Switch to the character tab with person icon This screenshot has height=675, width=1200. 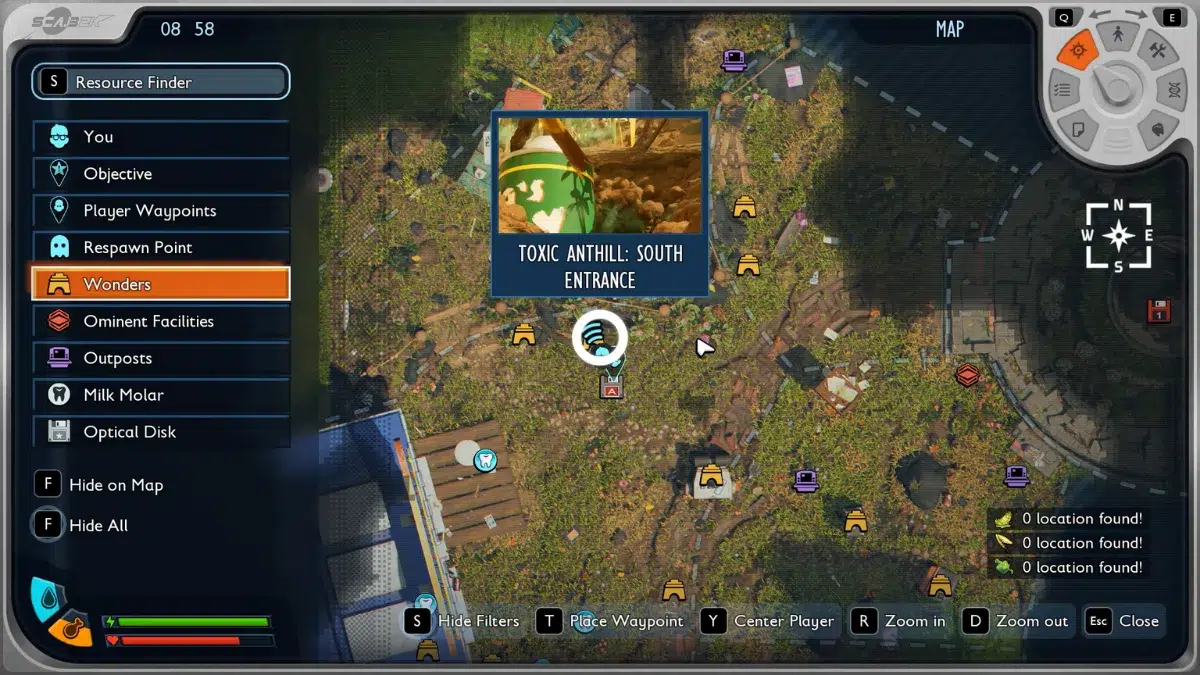1118,36
